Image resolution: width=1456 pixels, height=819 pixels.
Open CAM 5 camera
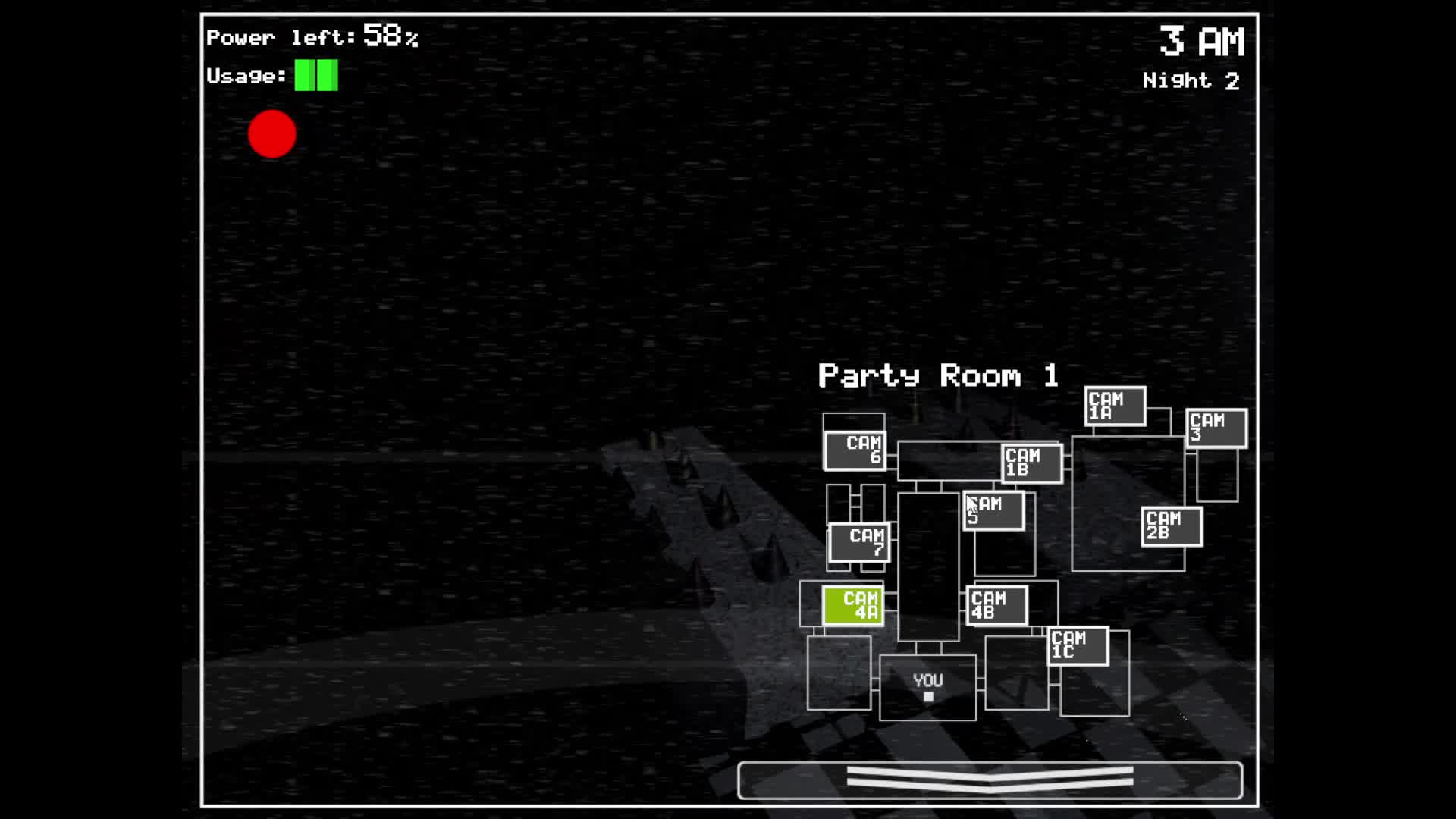[x=993, y=510]
